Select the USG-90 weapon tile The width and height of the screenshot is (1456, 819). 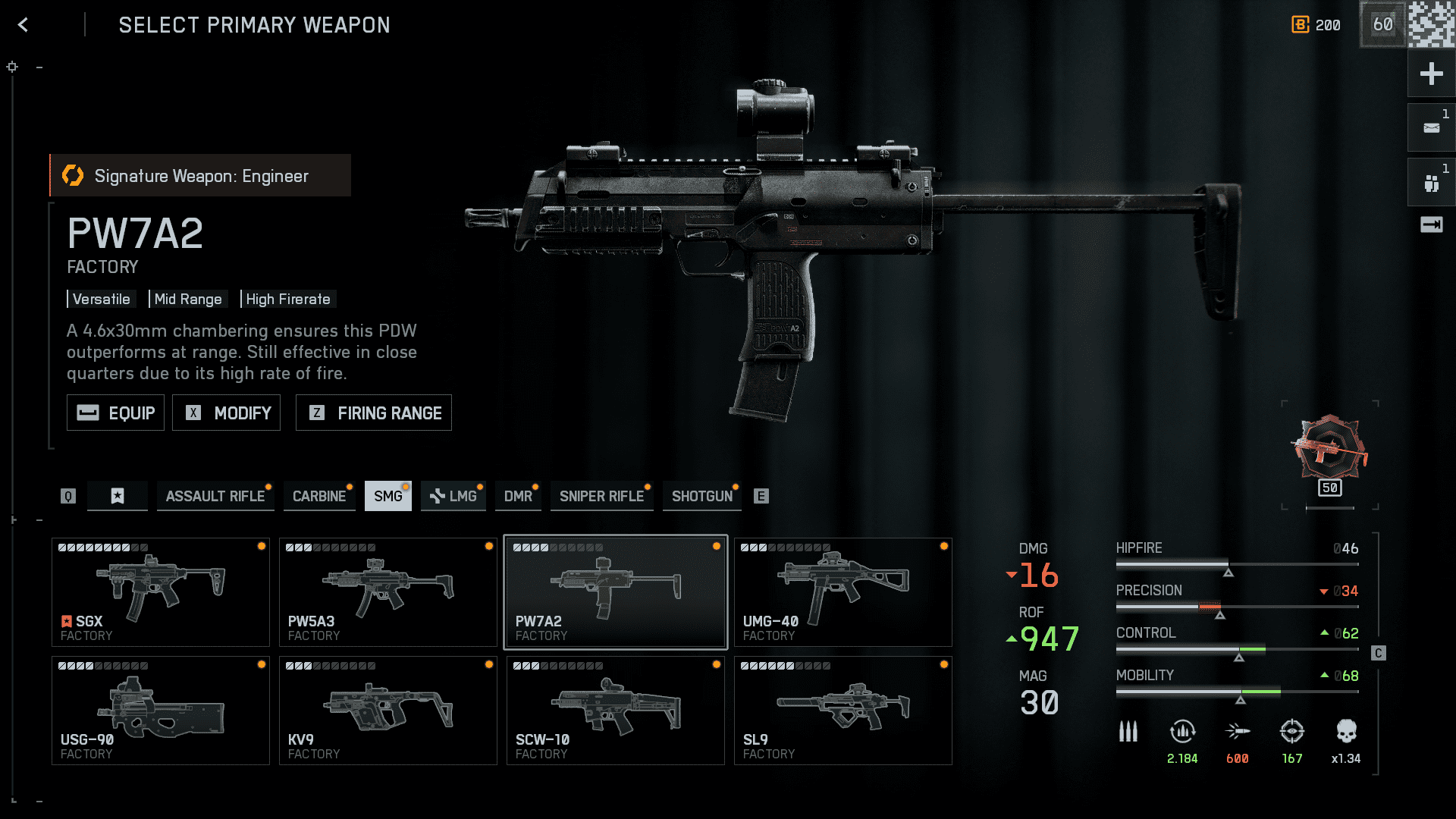(161, 711)
